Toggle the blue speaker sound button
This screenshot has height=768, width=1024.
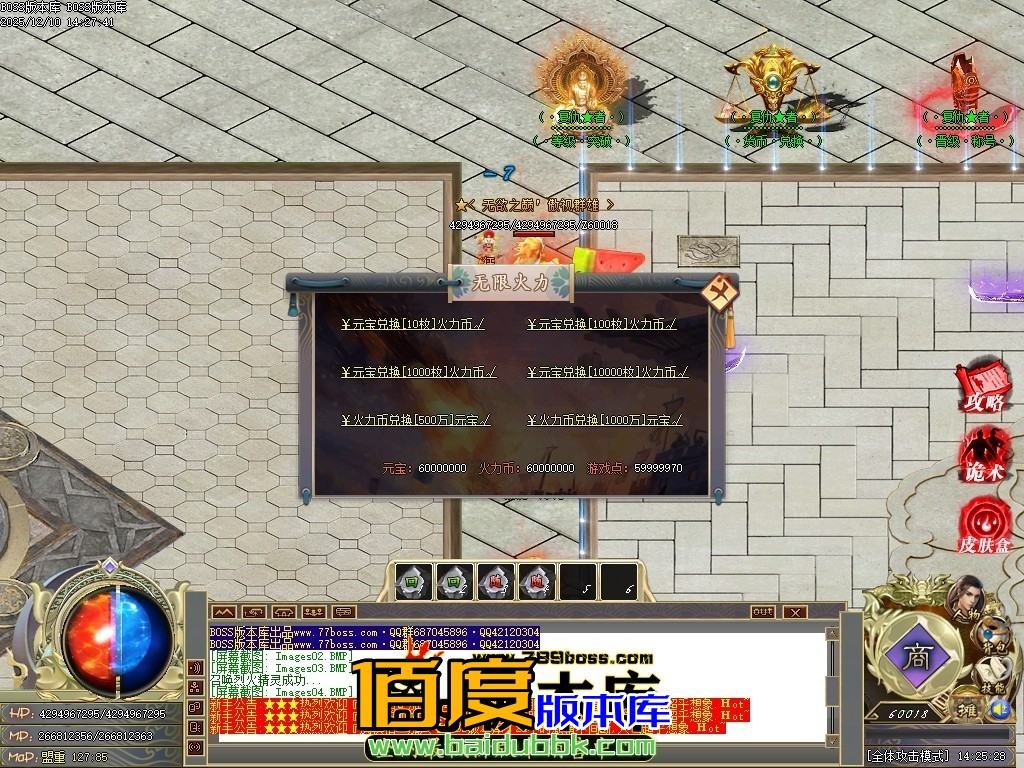coord(999,709)
